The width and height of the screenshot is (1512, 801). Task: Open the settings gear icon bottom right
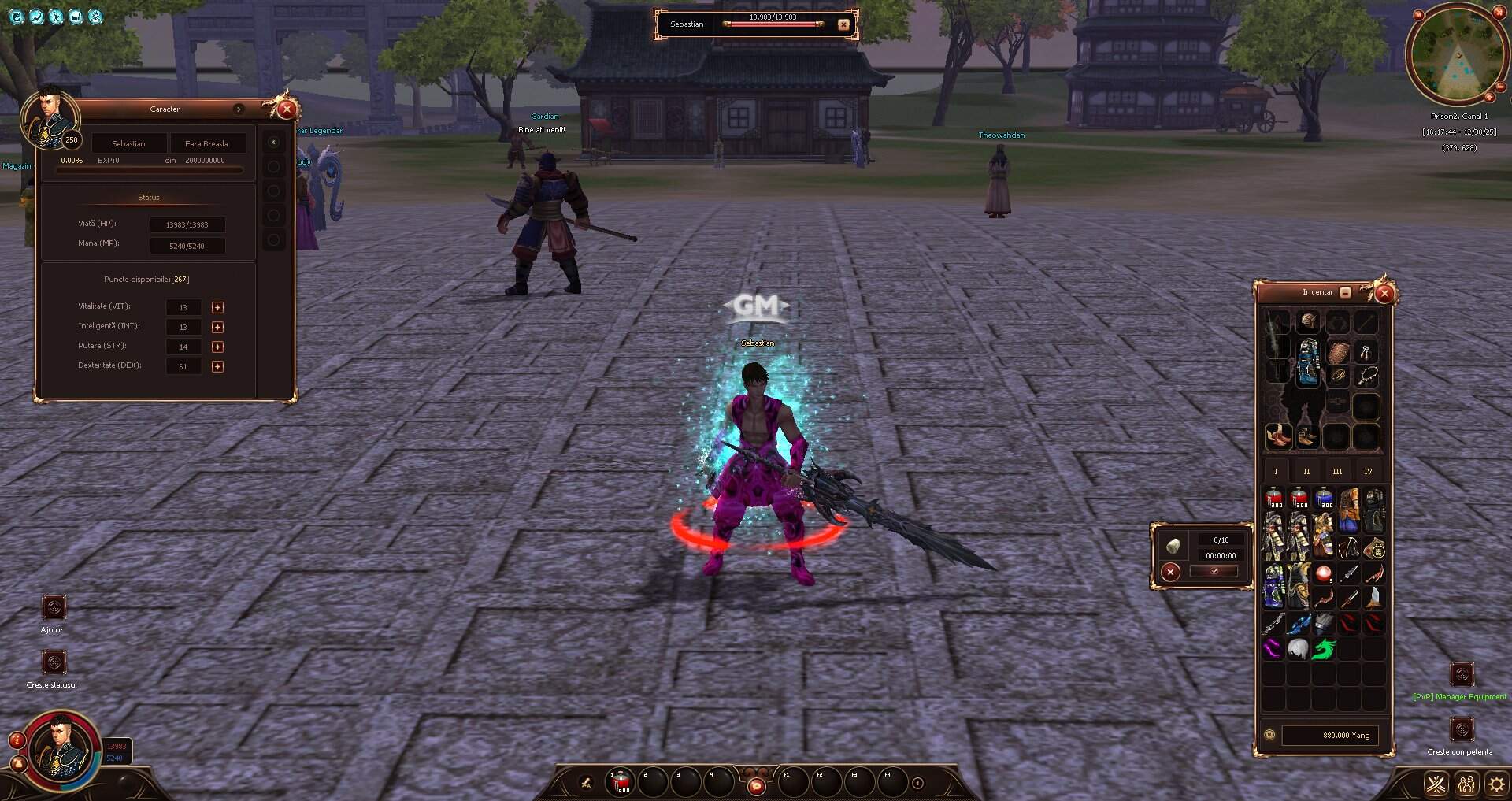point(1495,783)
